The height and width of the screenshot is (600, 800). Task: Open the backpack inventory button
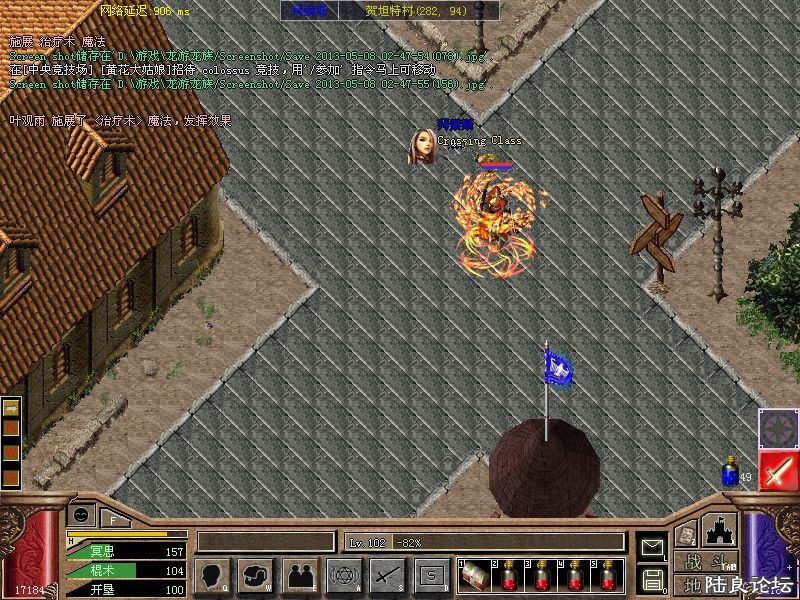point(256,575)
